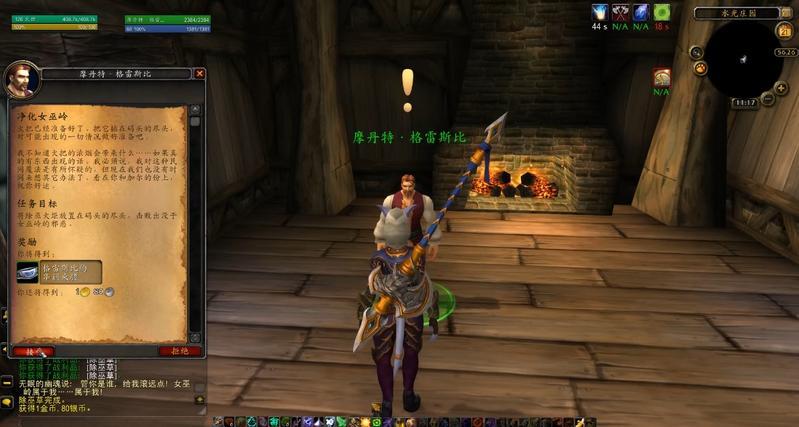The width and height of the screenshot is (799, 427).
Task: Select the buff icon with 44 s remaining
Action: coord(600,12)
